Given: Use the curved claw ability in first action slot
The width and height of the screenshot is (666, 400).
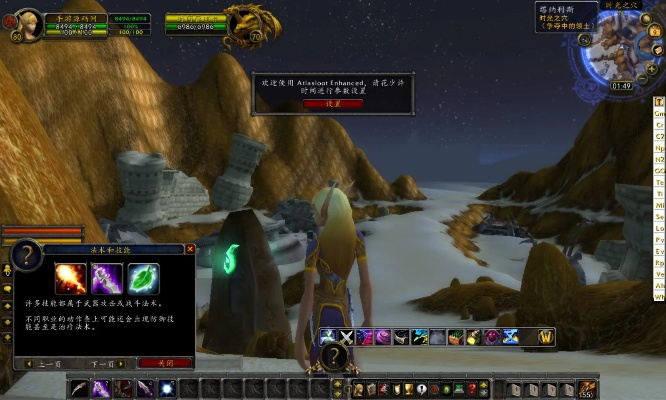Looking at the screenshot, I should (x=78, y=388).
